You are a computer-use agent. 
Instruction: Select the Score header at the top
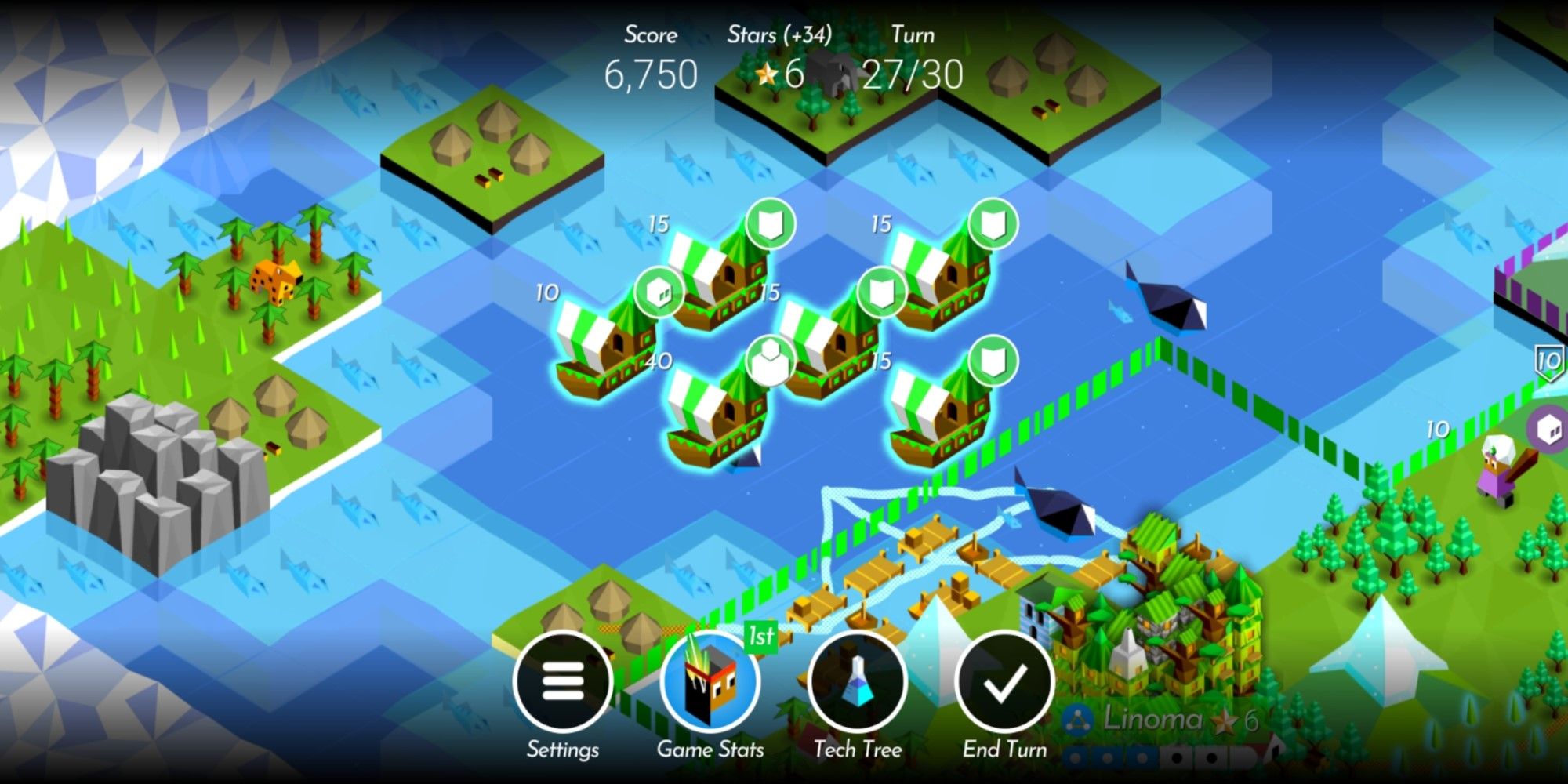649,34
